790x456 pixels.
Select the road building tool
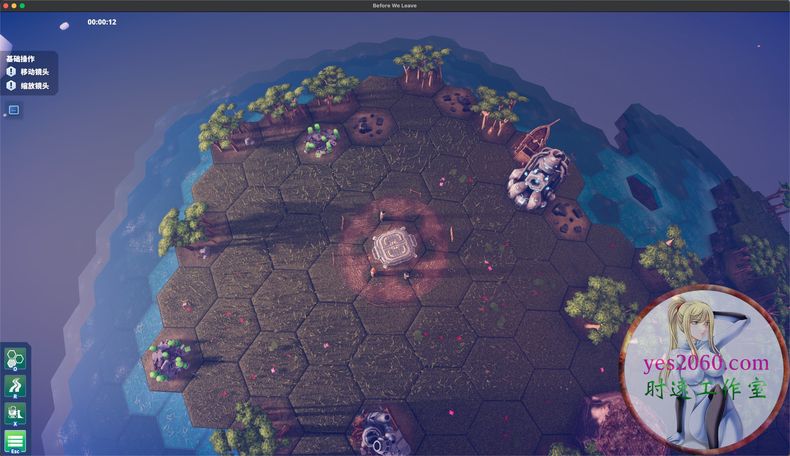point(15,387)
